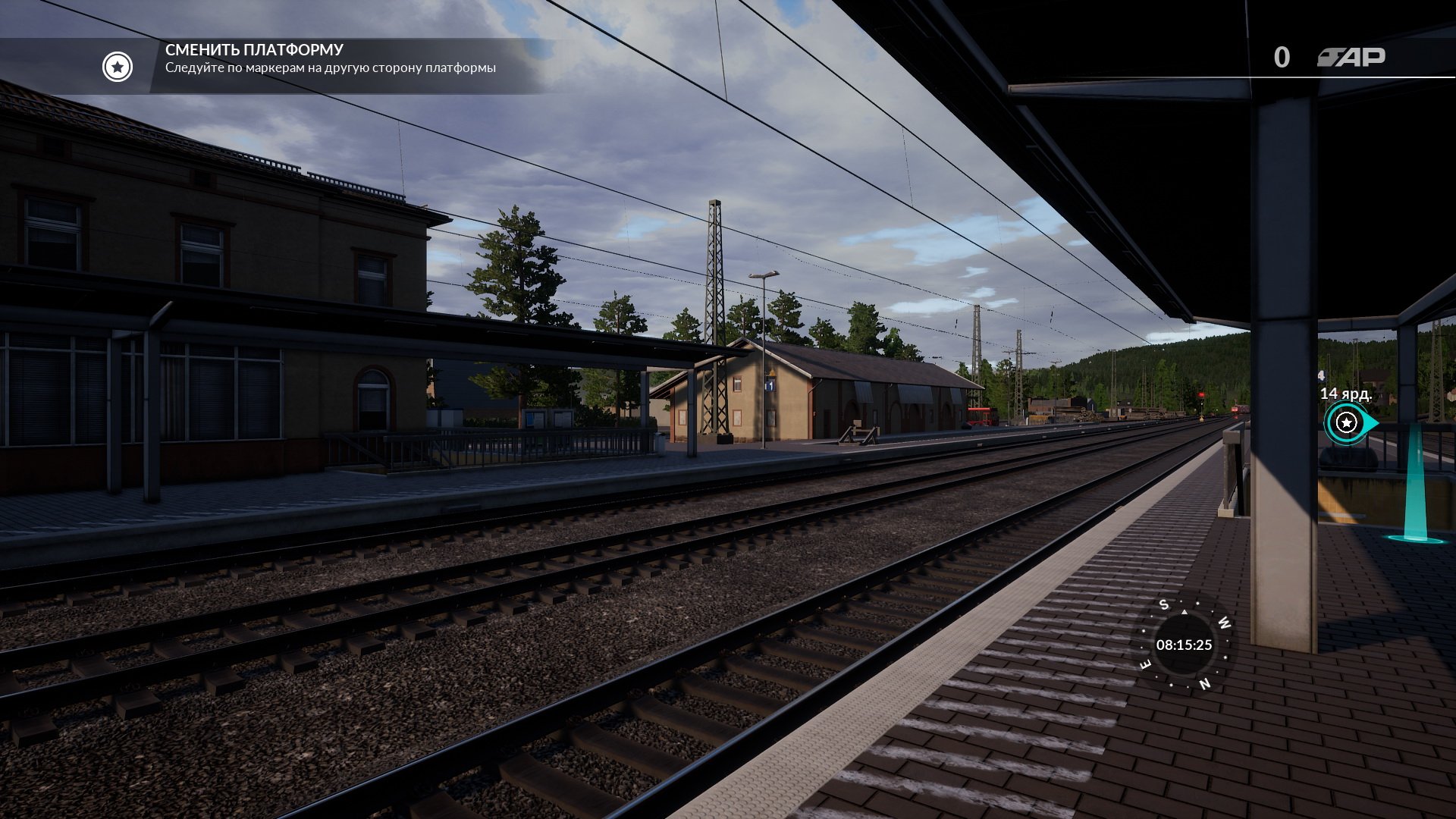Click the AP logo icon

(1351, 58)
